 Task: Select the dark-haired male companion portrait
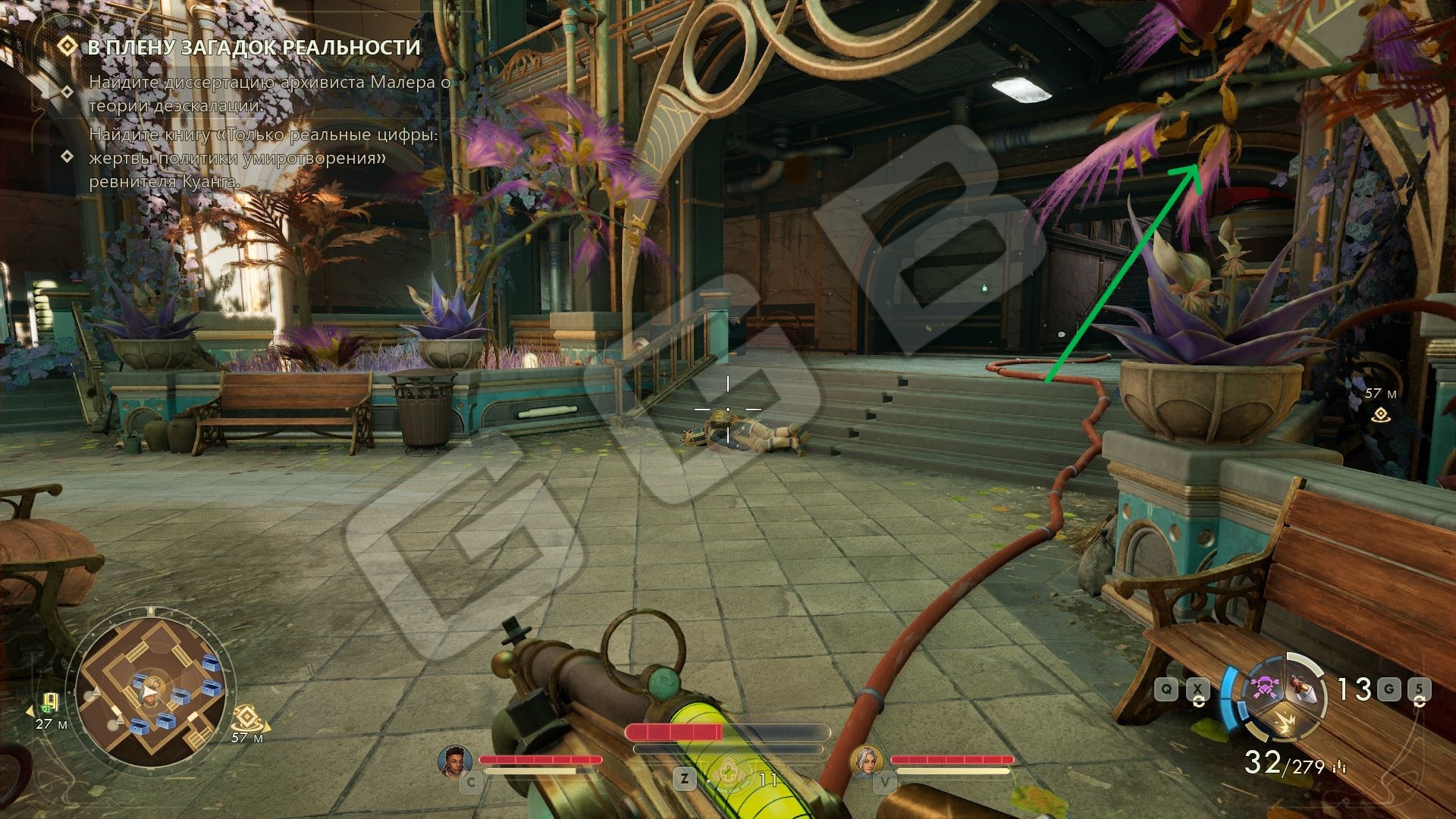[x=455, y=761]
